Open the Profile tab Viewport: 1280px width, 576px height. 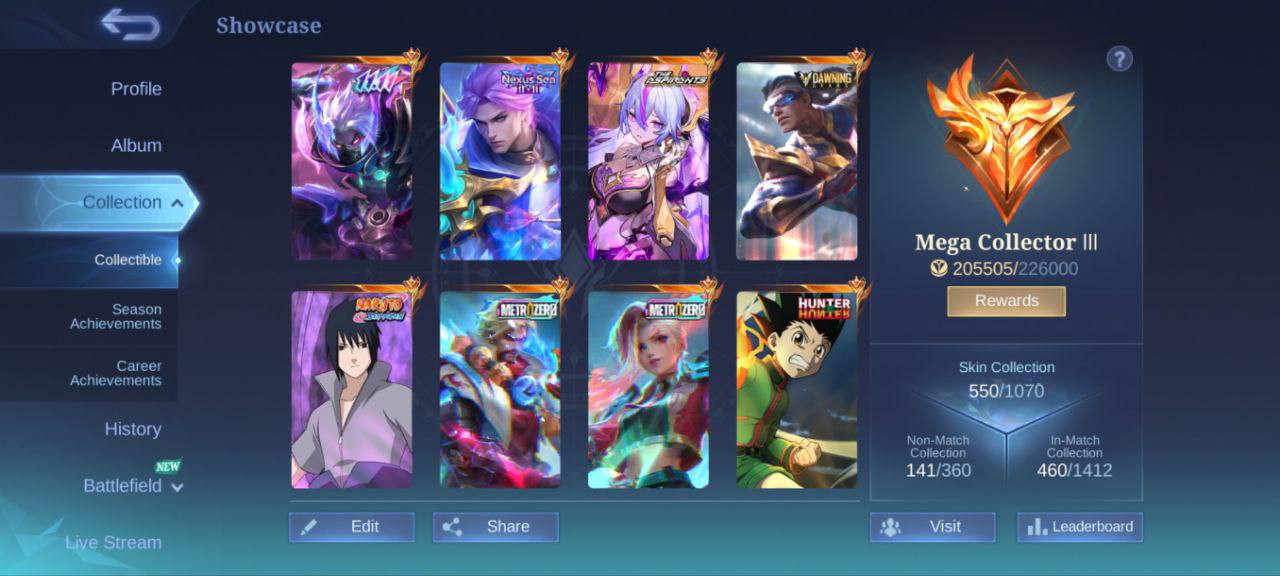(x=136, y=89)
